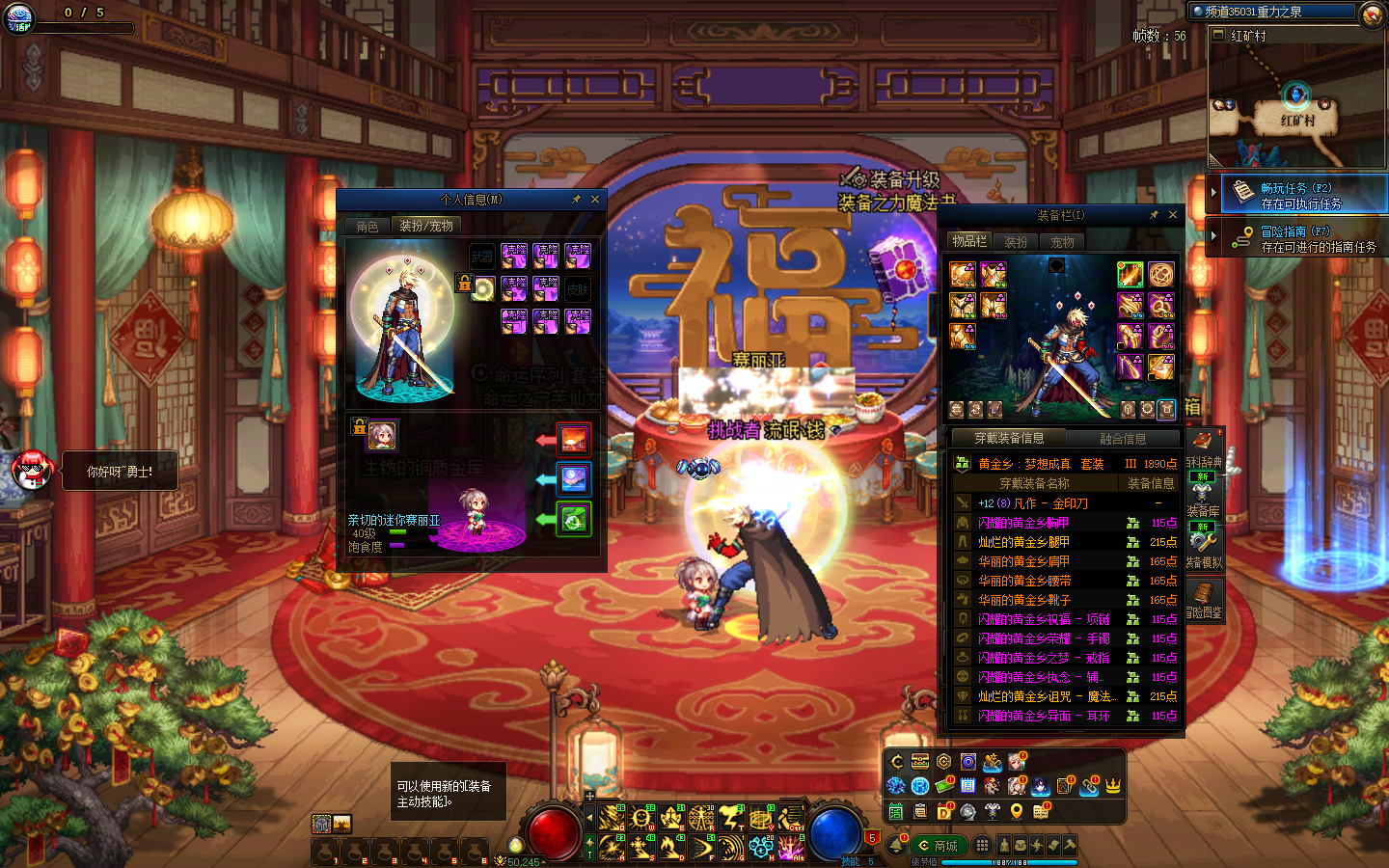Open the 周 weekly calendar icon
This screenshot has width=1389, height=868.
968,786
